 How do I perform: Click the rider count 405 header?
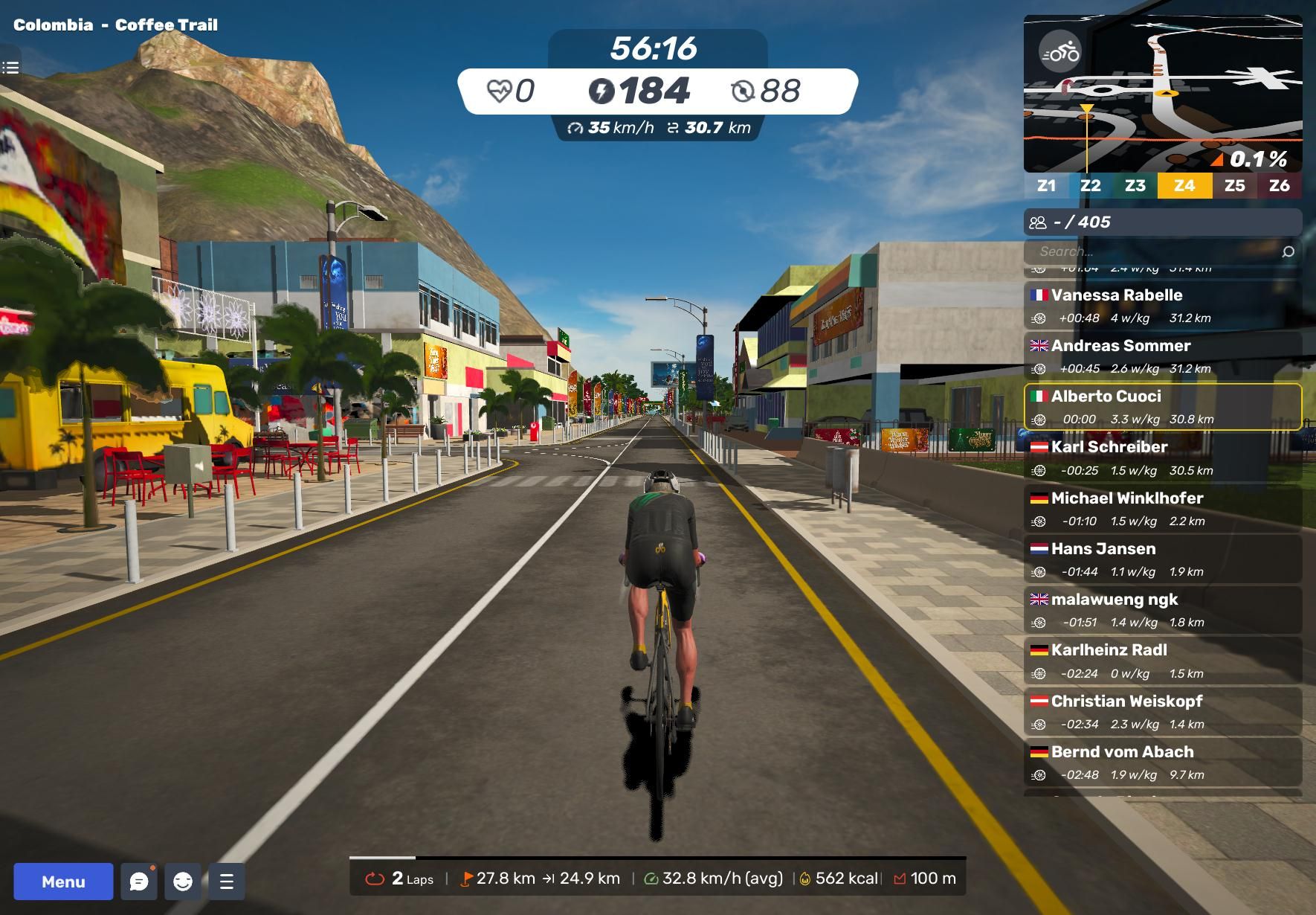click(1162, 222)
